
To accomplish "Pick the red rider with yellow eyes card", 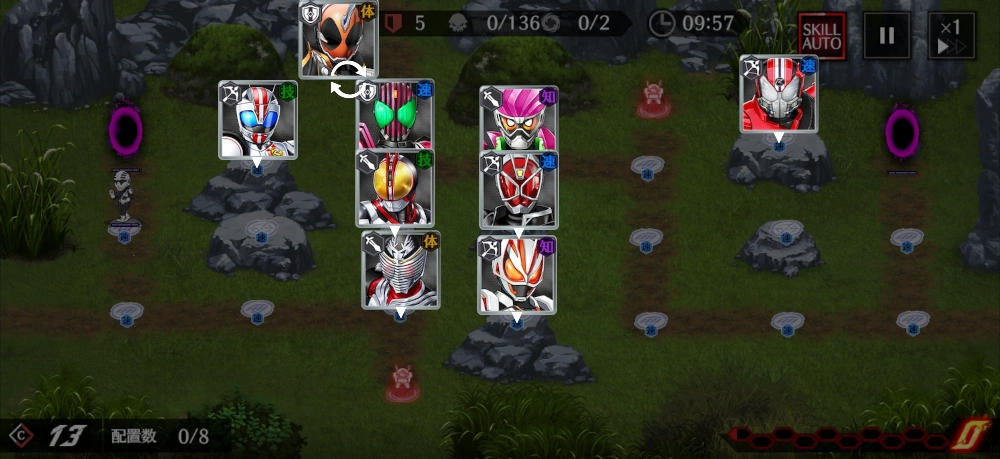I will pos(395,188).
